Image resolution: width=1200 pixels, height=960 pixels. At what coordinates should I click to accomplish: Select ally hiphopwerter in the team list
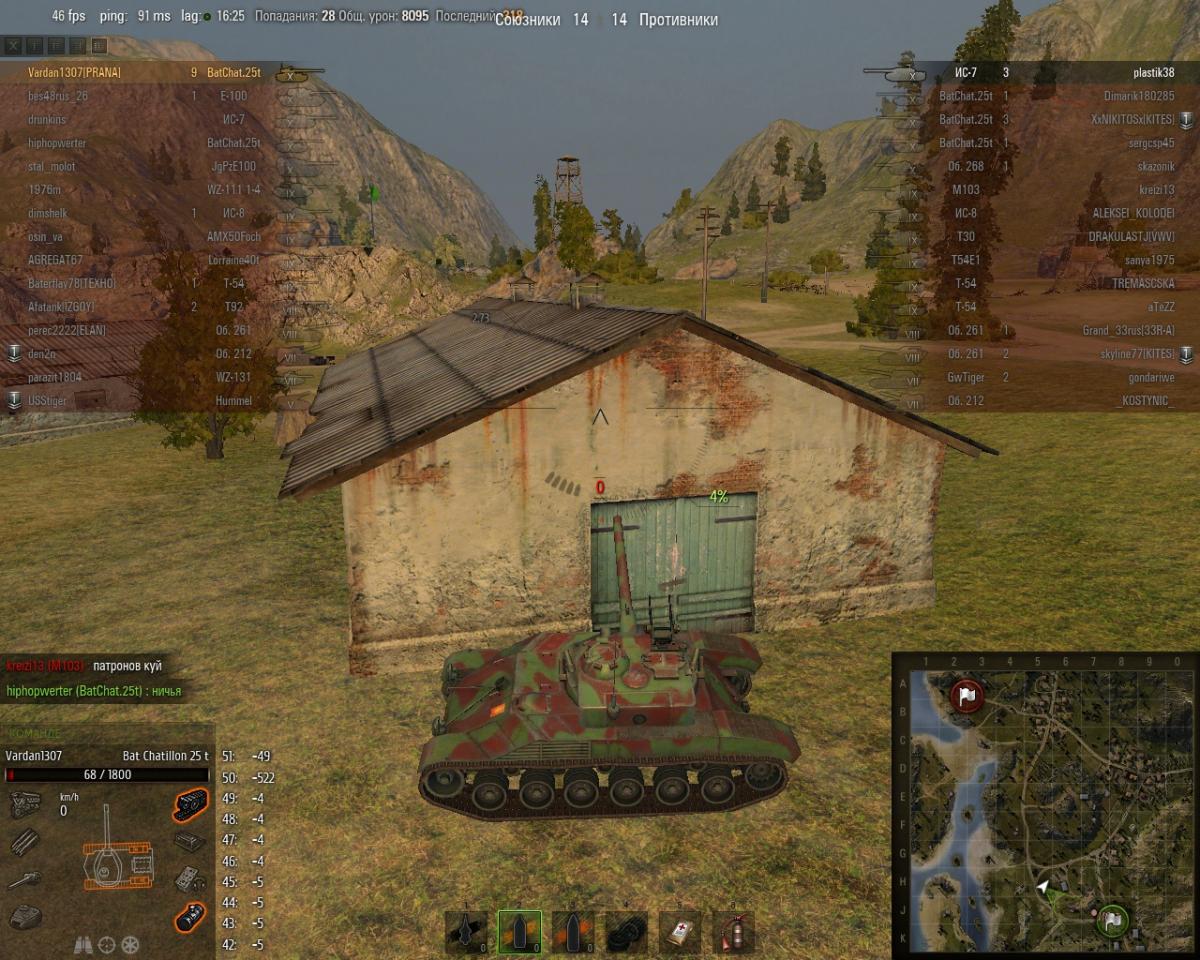click(56, 143)
